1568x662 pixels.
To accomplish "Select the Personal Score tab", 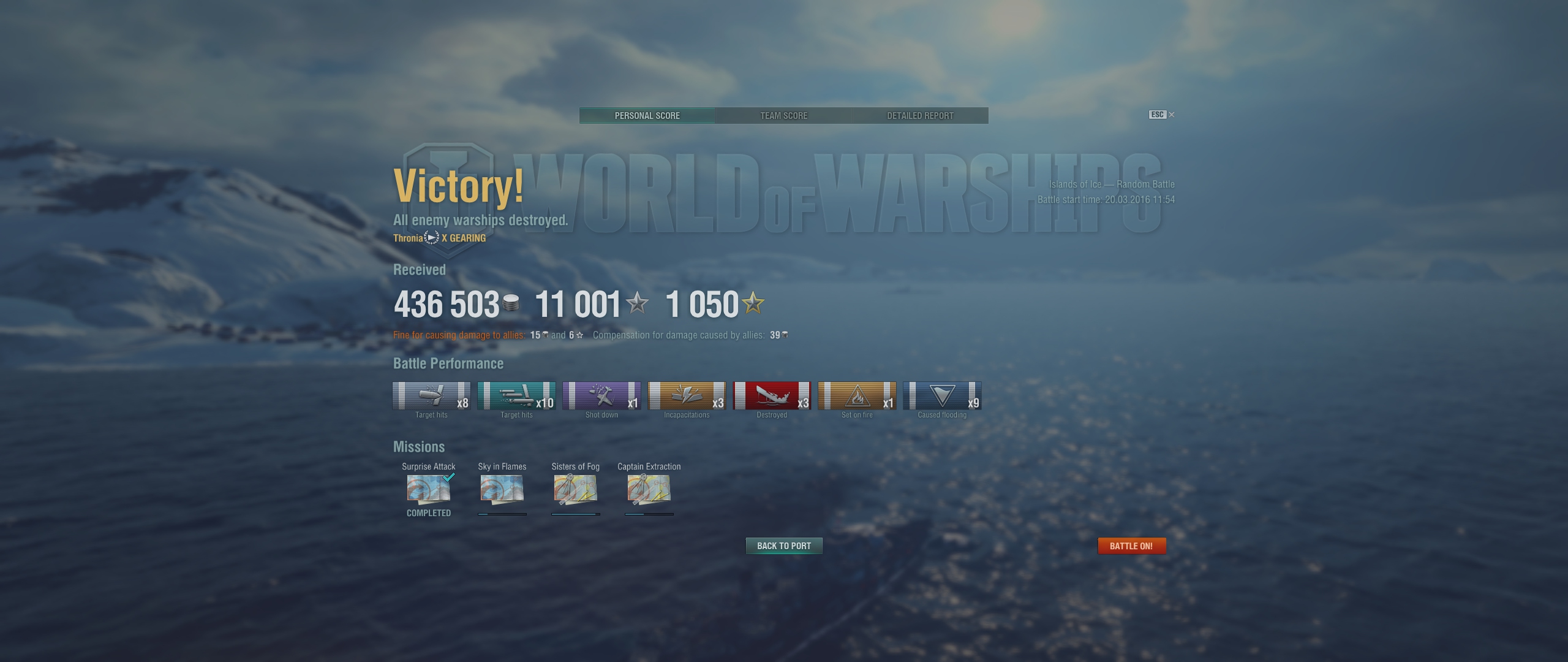I will pos(647,115).
